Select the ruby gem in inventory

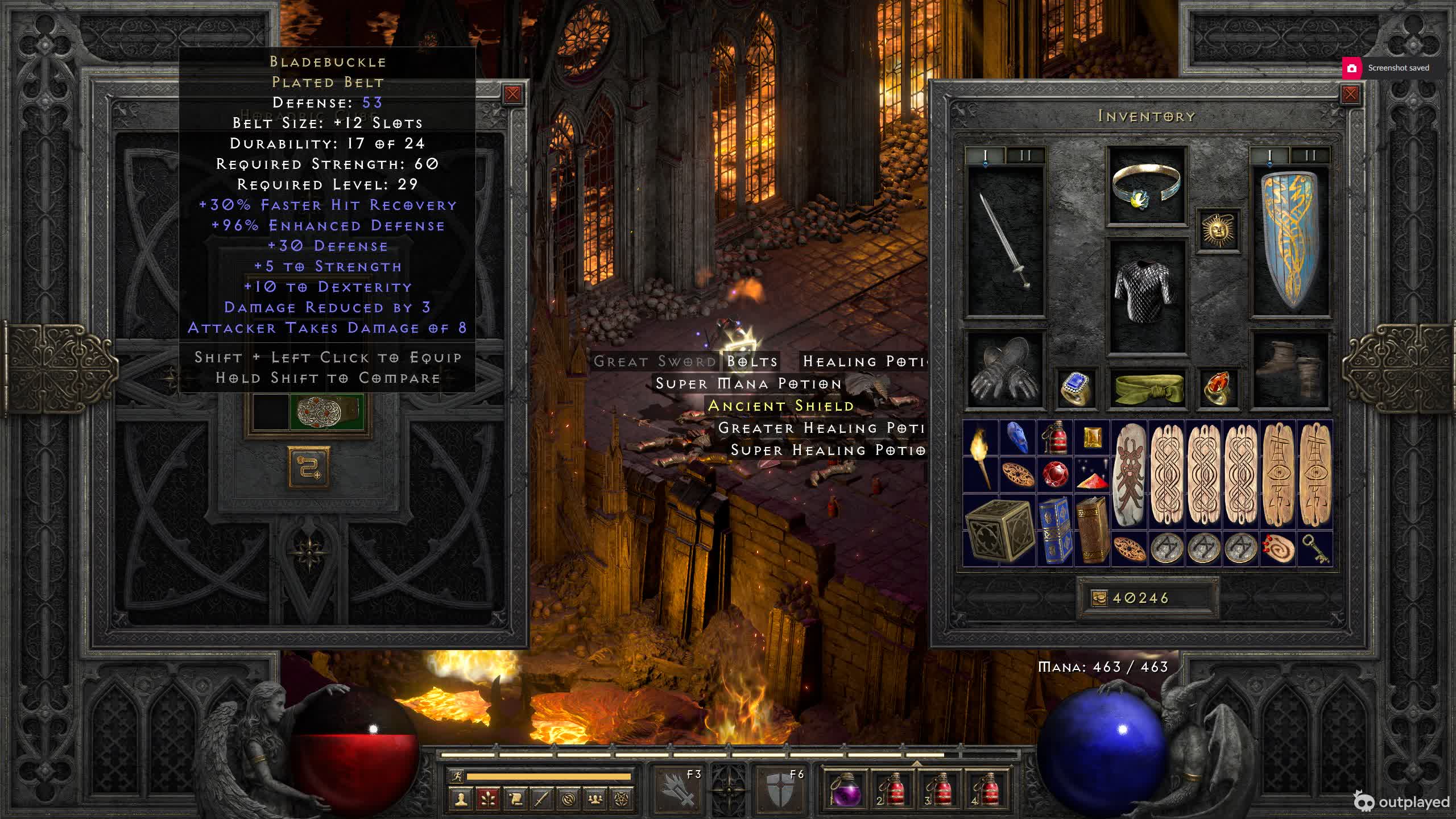[1055, 474]
